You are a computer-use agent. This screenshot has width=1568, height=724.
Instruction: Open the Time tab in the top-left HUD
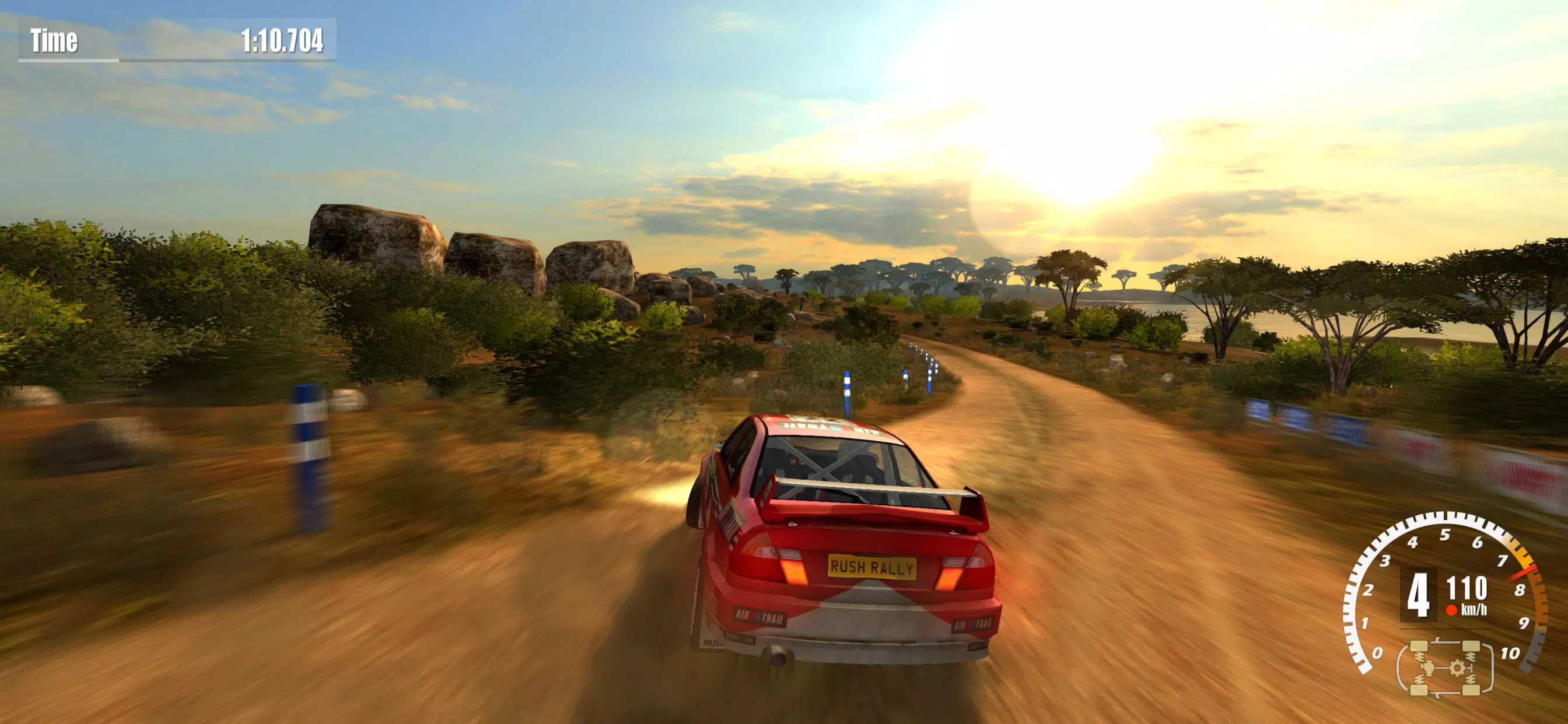pos(55,40)
